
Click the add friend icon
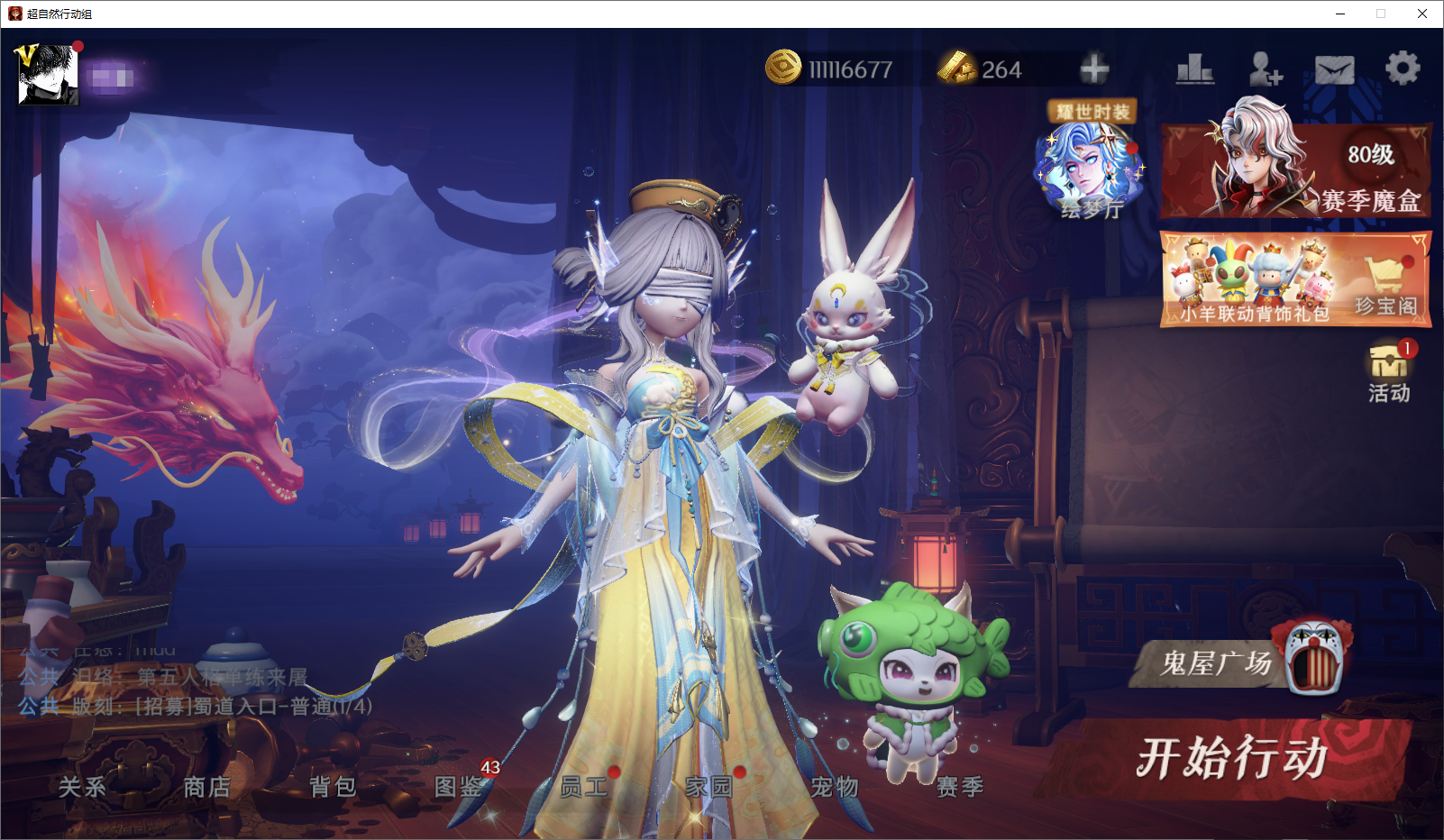point(1266,69)
